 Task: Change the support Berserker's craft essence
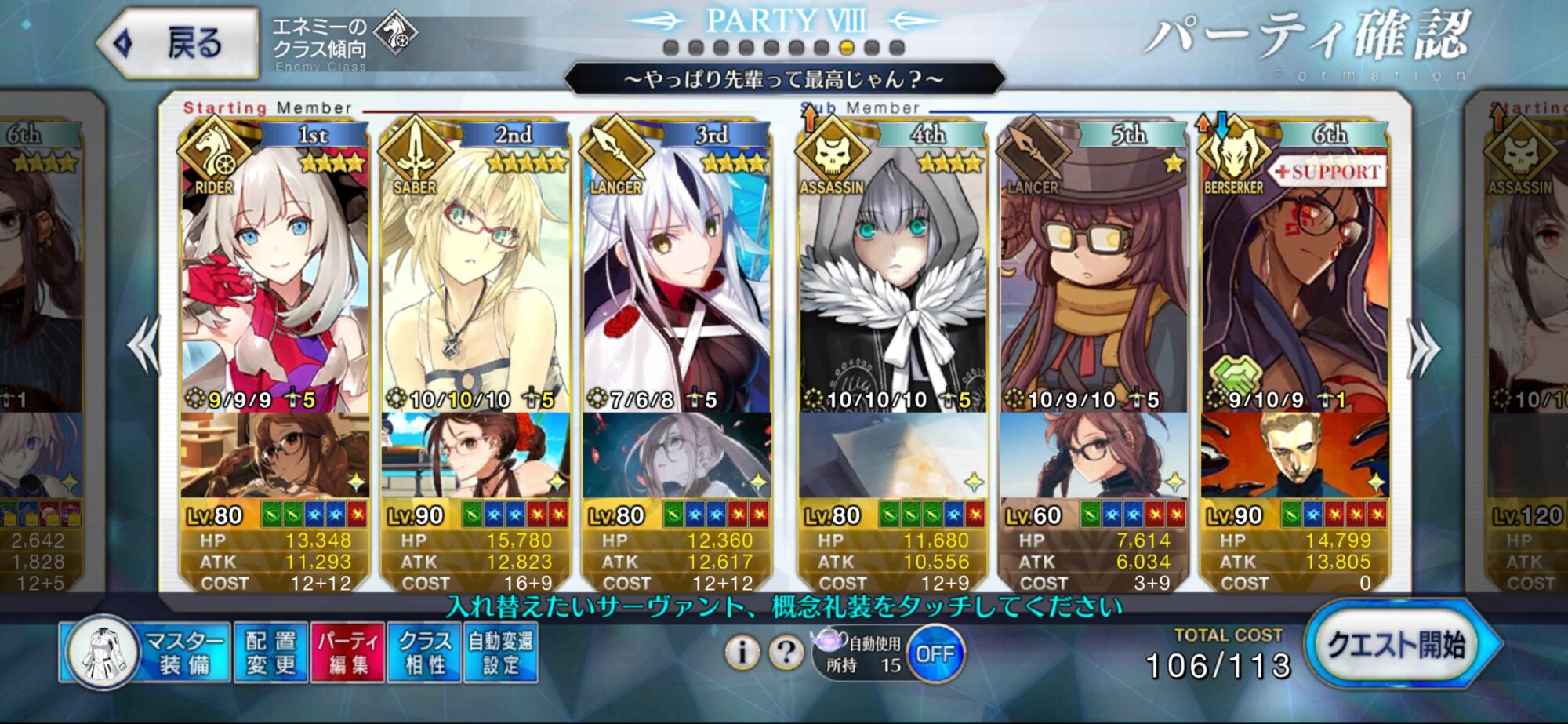click(x=1294, y=455)
